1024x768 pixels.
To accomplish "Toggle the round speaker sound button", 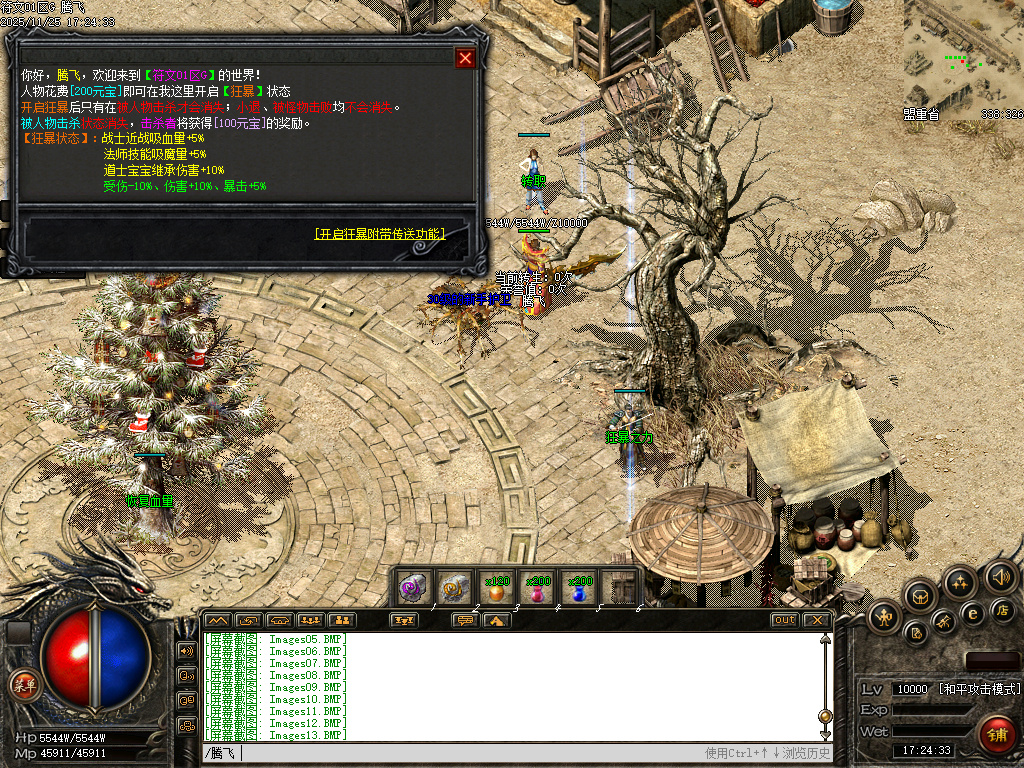I will click(x=1000, y=576).
